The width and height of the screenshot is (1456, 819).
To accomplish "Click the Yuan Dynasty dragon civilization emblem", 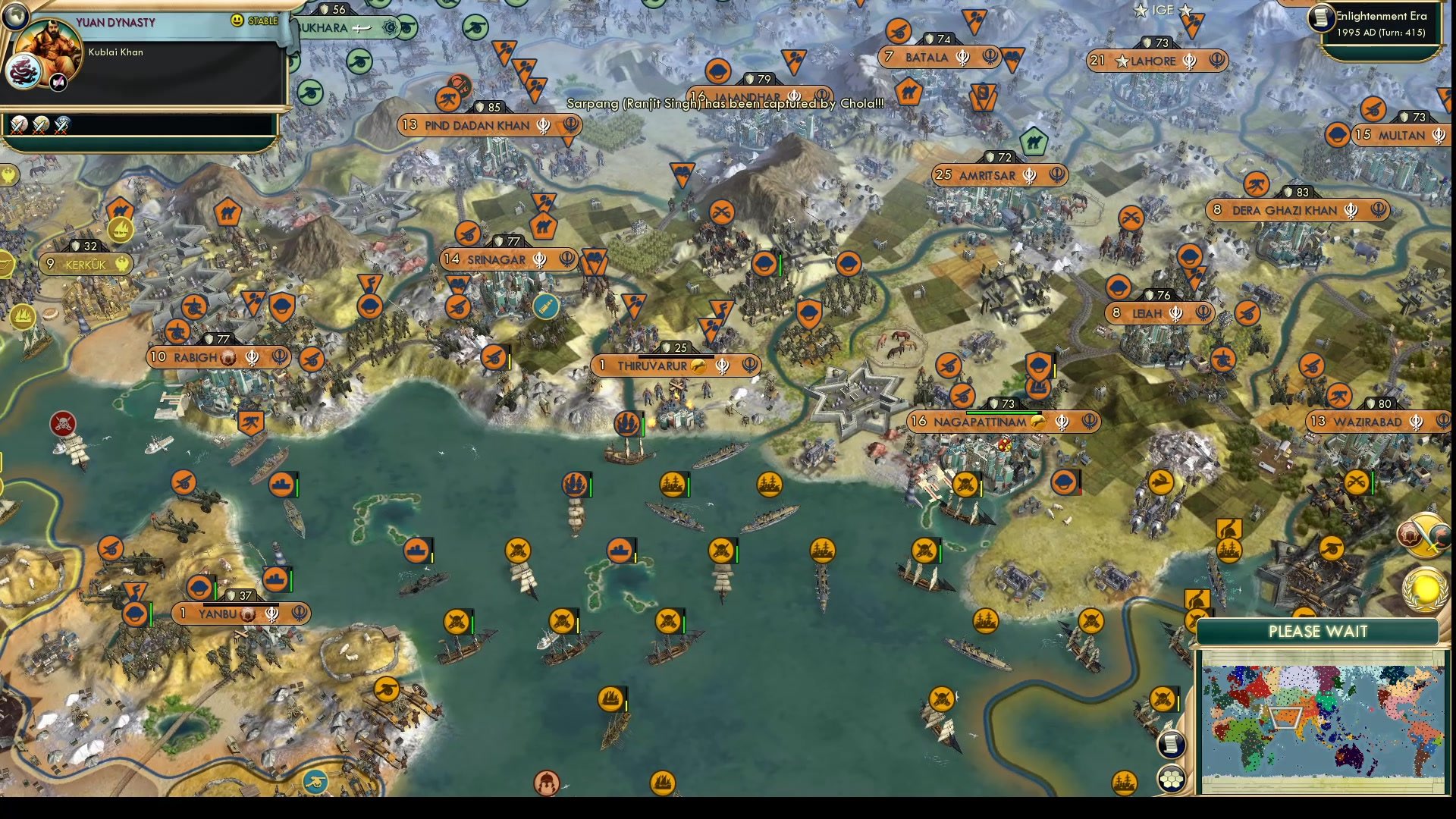I will (22, 71).
